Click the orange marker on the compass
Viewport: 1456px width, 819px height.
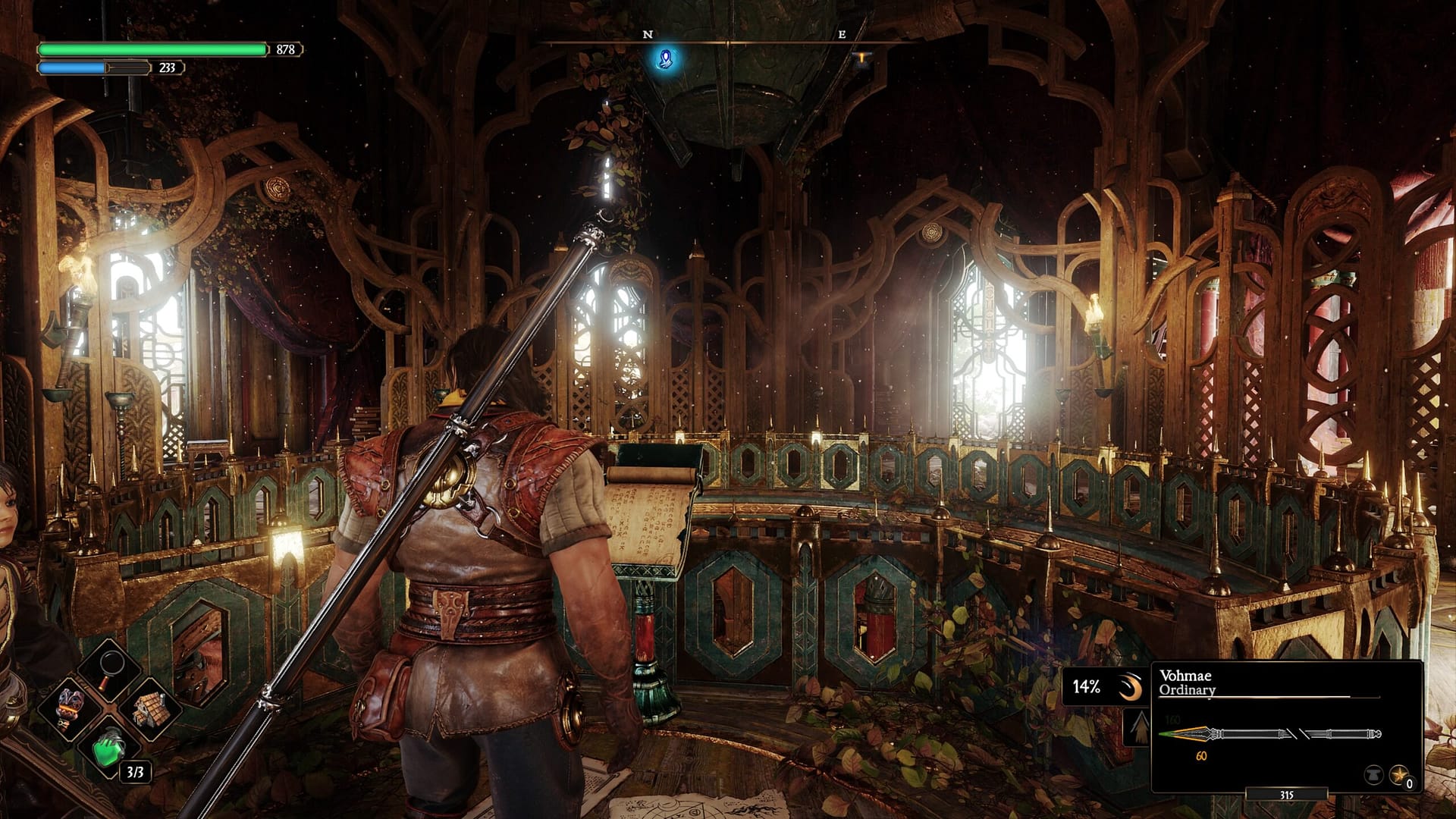coord(861,58)
